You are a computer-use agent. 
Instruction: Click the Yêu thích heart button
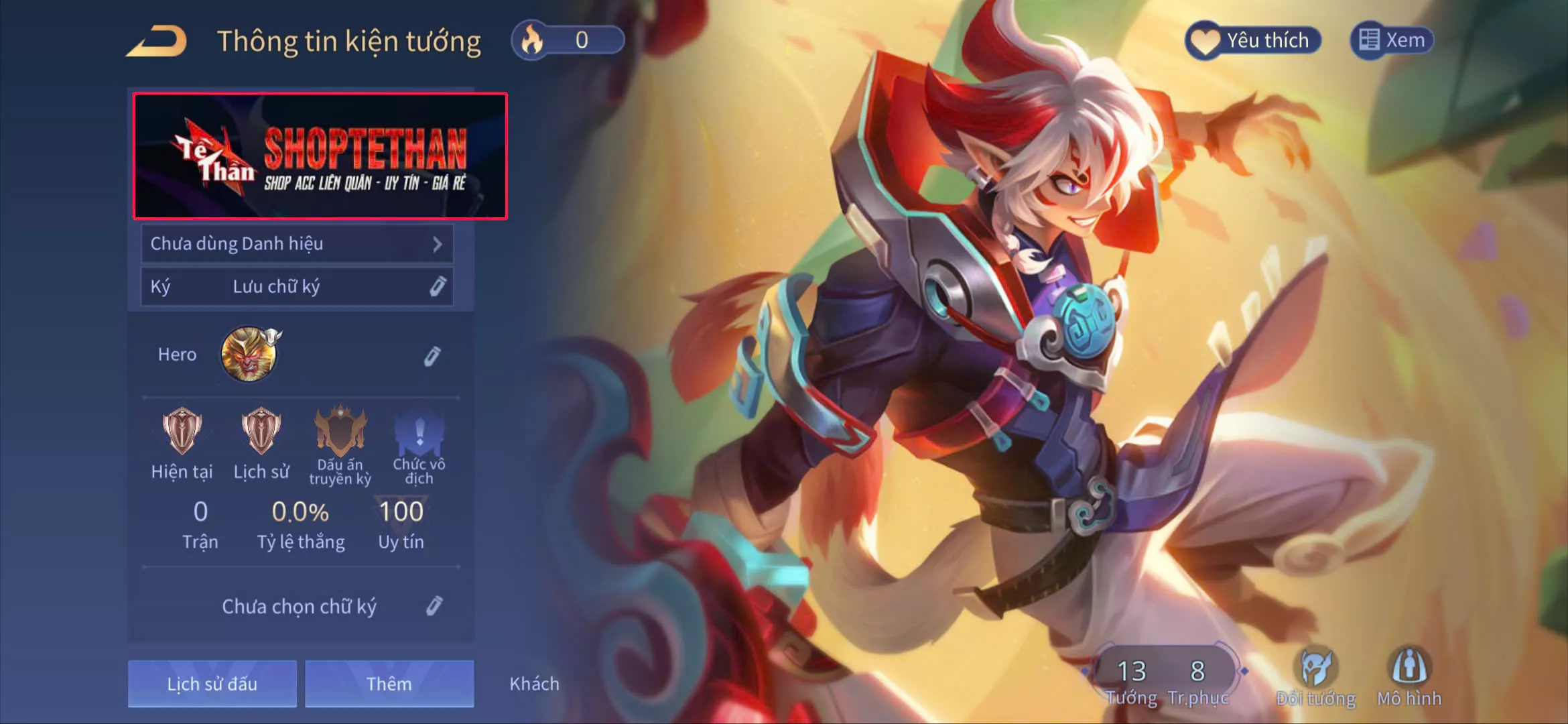1253,41
